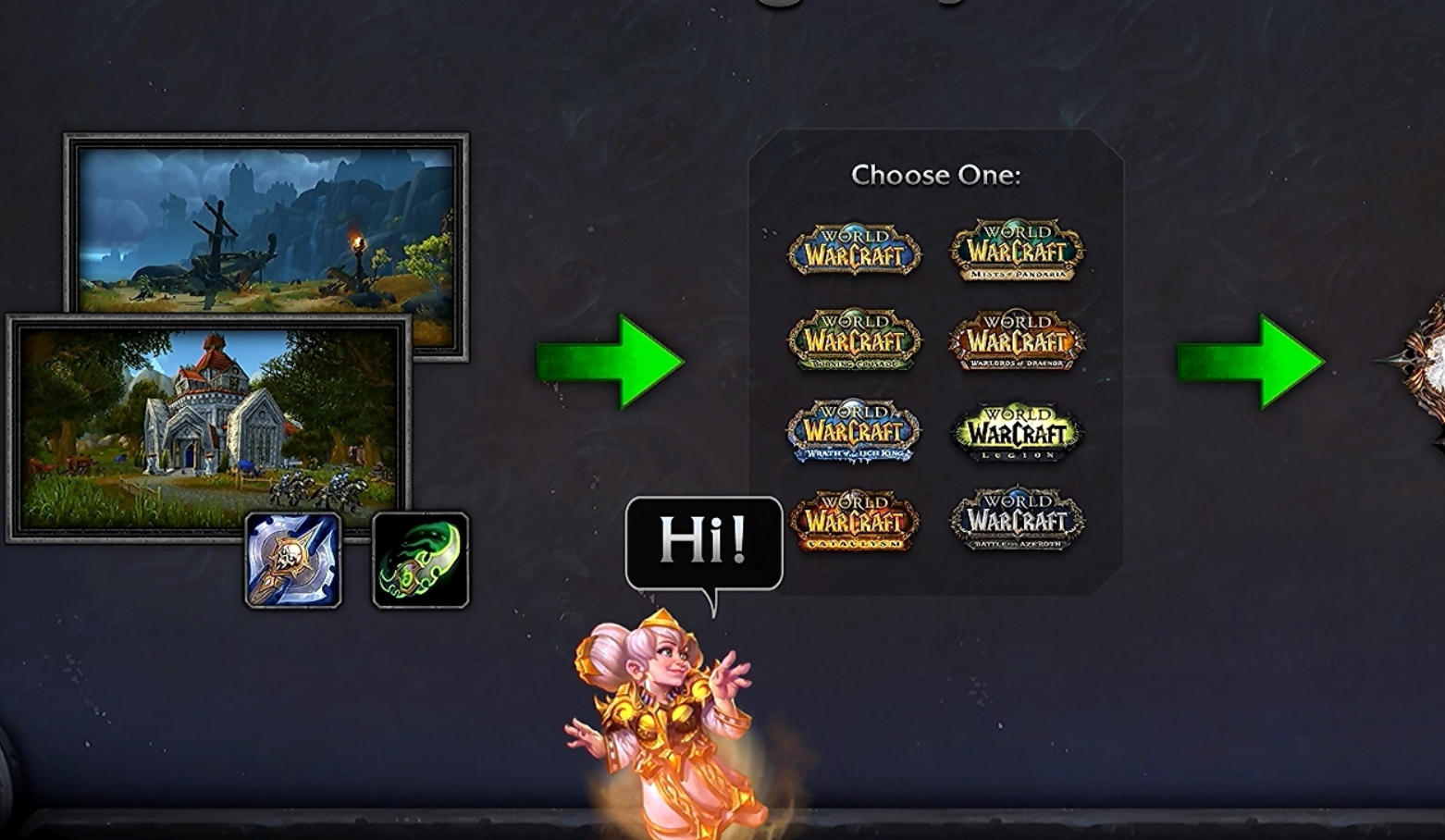Viewport: 1445px width, 840px height.
Task: Select the classic World of Warcraft logo
Action: 854,250
